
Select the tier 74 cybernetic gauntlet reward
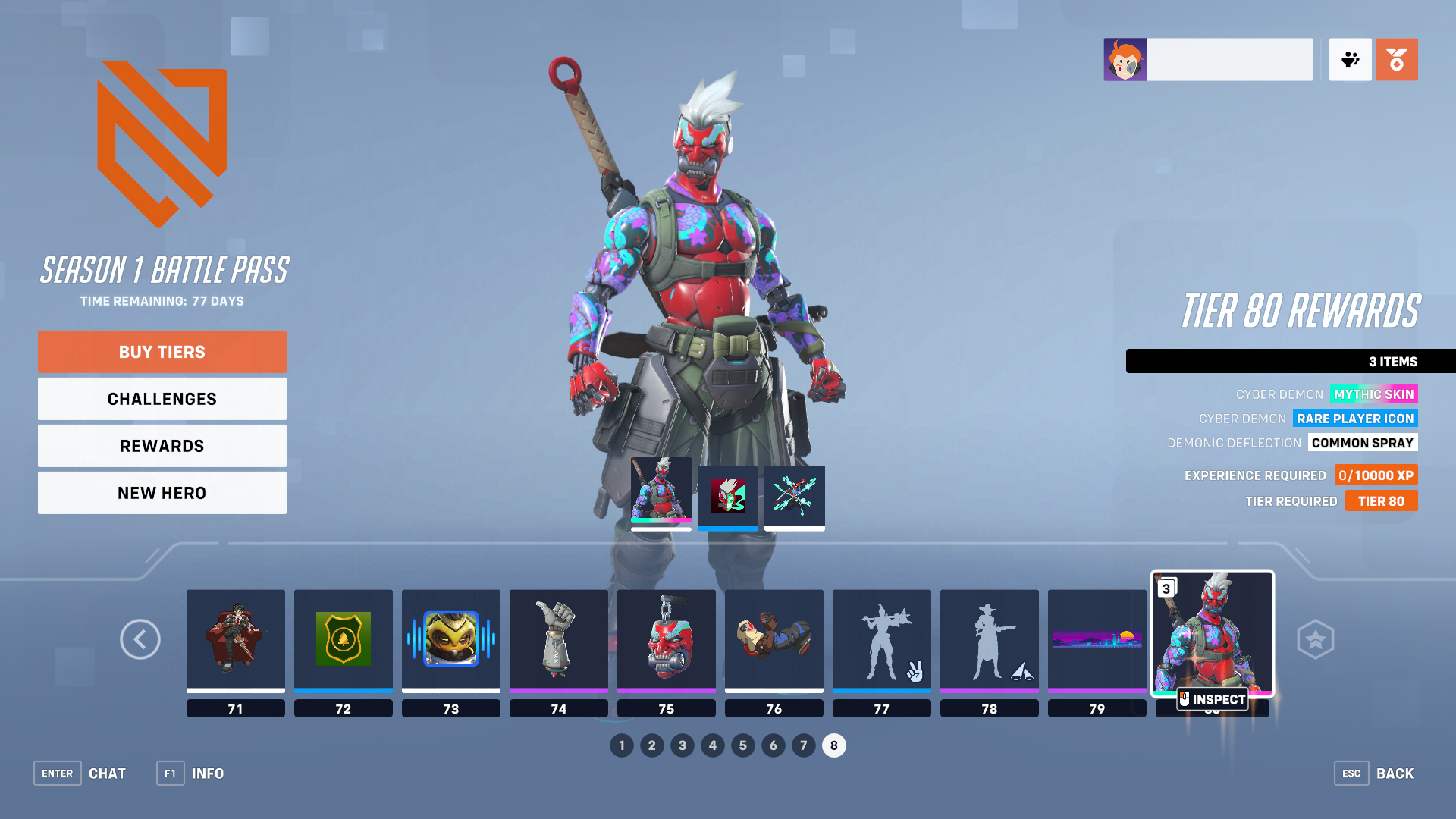(558, 639)
